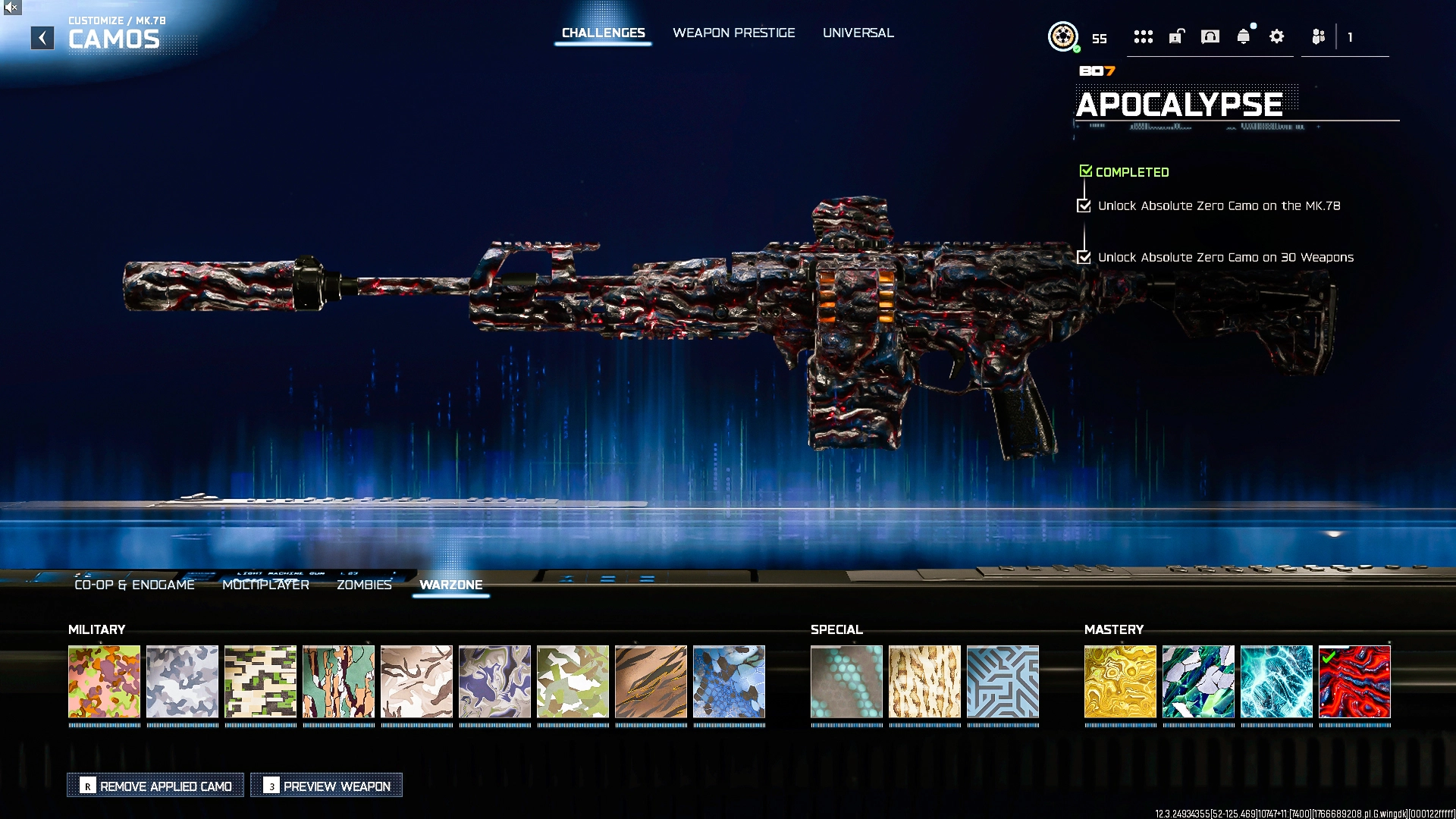Click the COMPLETED checkbox marker
This screenshot has width=1456, height=819.
pos(1085,171)
